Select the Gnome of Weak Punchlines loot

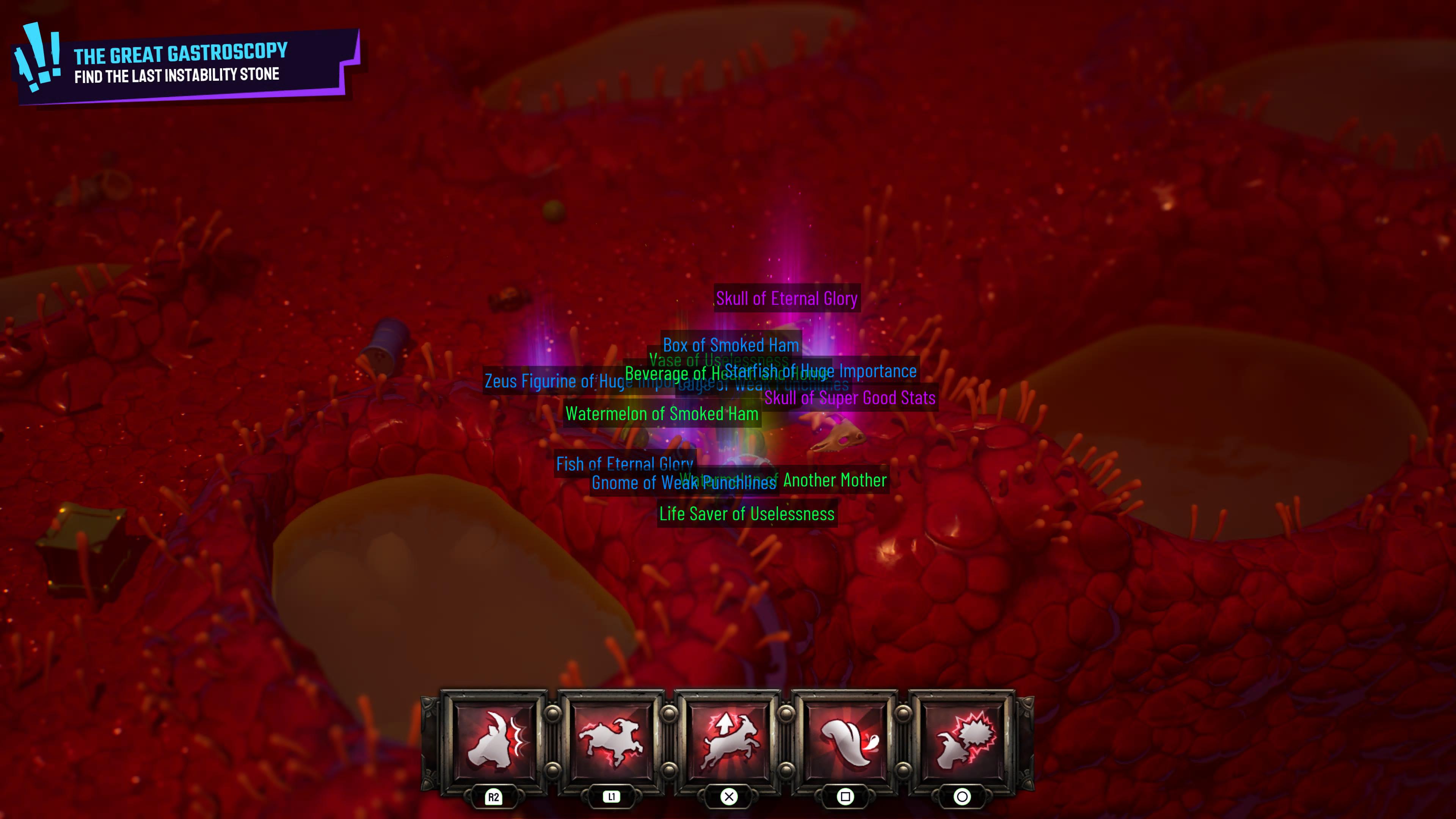[683, 483]
